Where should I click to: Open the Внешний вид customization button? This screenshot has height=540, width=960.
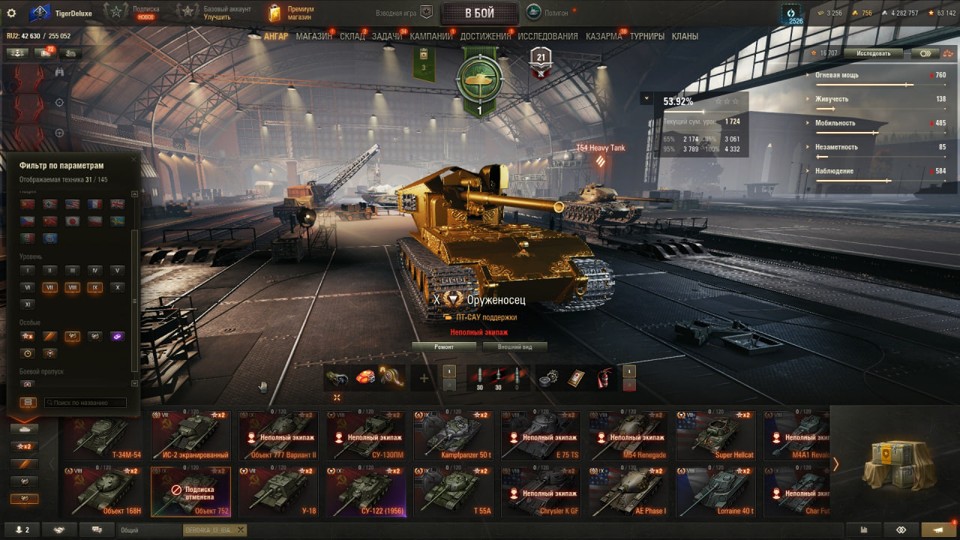[515, 347]
